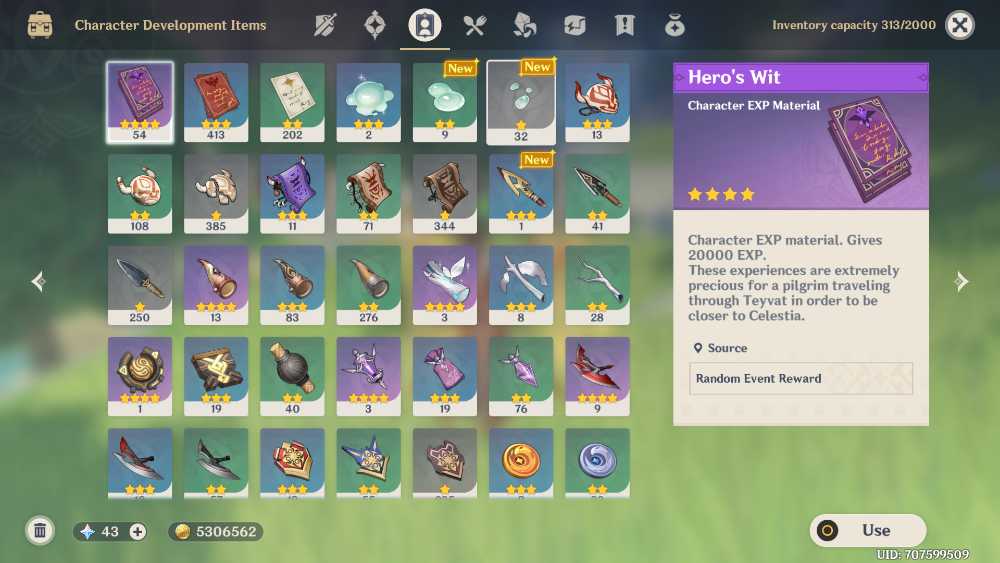Switch to the Food tab
Screen dimensions: 1000x563
coord(474,25)
